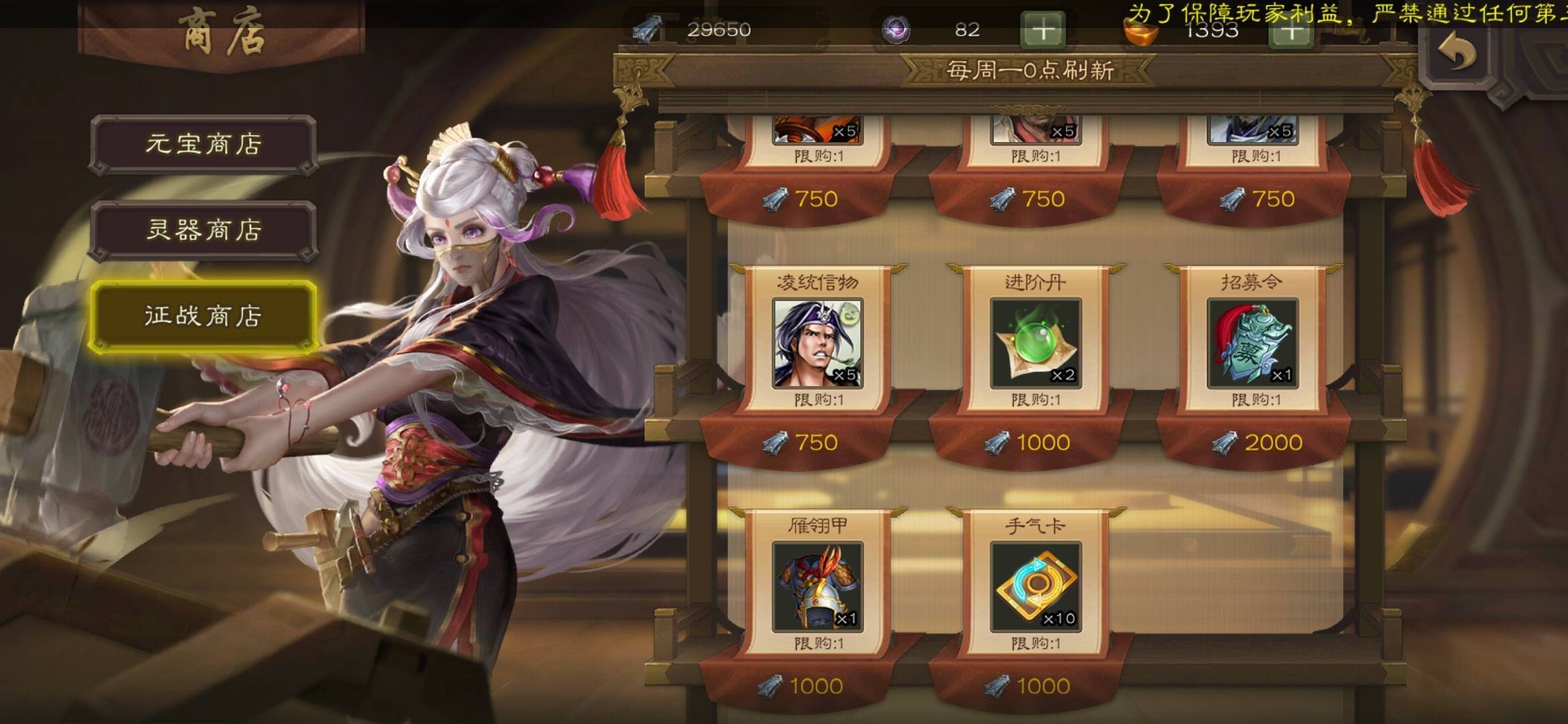
Task: Add more purple orb currency
Action: 1043,30
